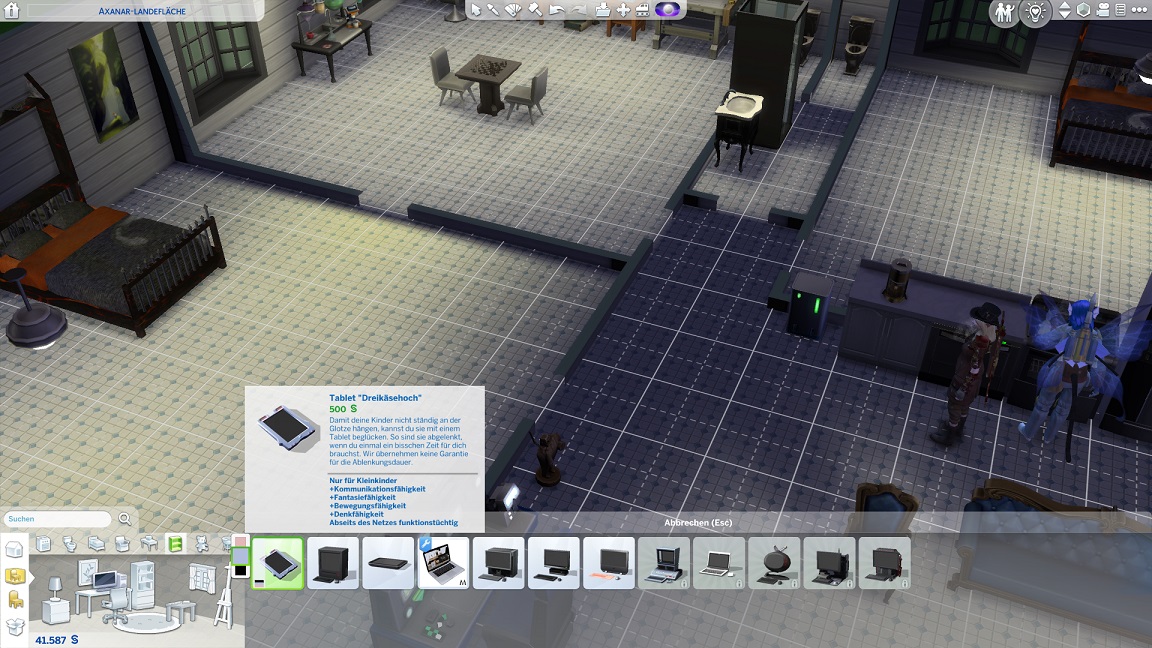
Task: Open the house build mode tab
Action: click(x=14, y=551)
